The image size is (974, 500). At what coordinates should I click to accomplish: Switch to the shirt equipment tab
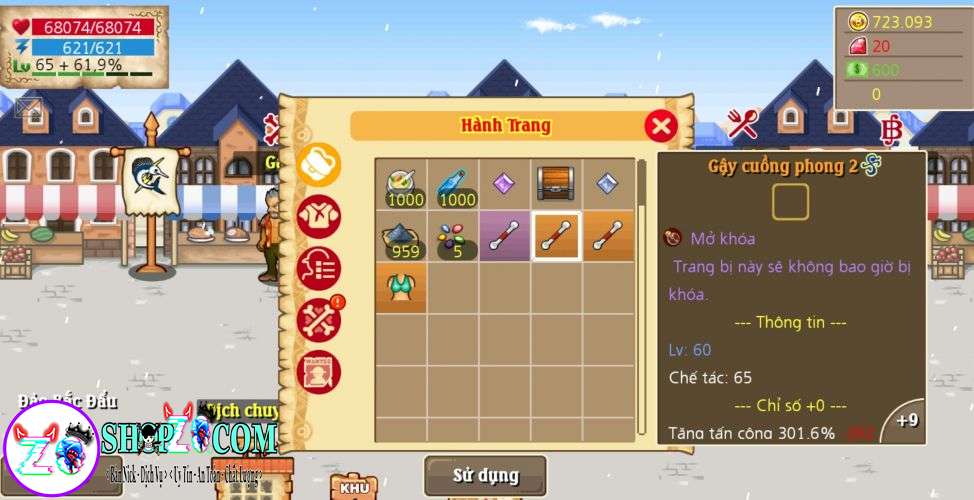(x=319, y=216)
